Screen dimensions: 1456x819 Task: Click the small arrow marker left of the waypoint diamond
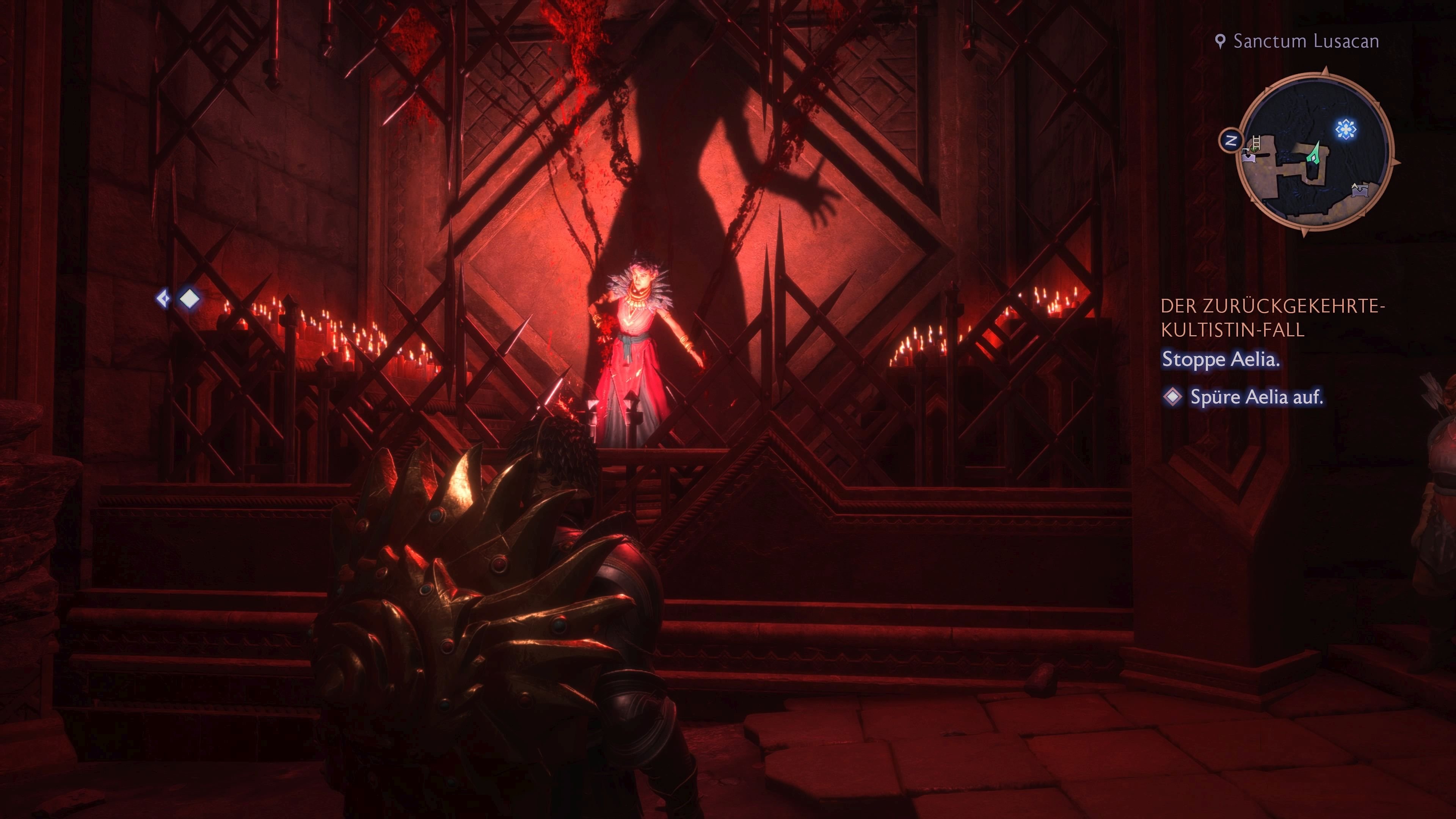[163, 298]
